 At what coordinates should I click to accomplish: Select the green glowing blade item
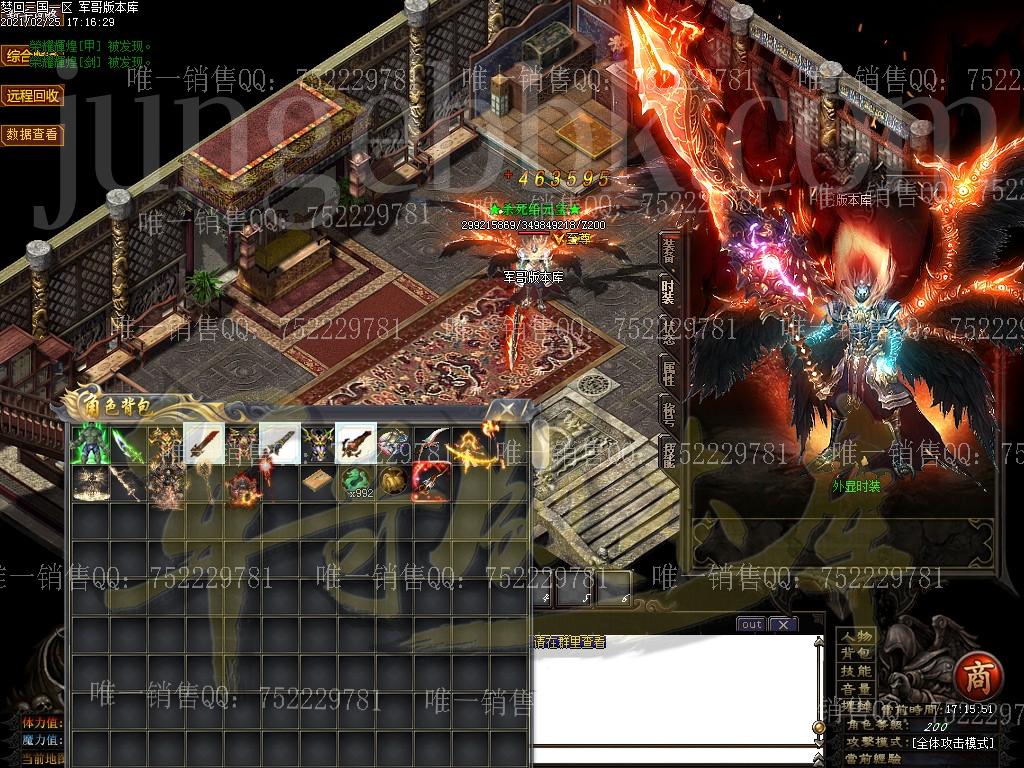[127, 445]
